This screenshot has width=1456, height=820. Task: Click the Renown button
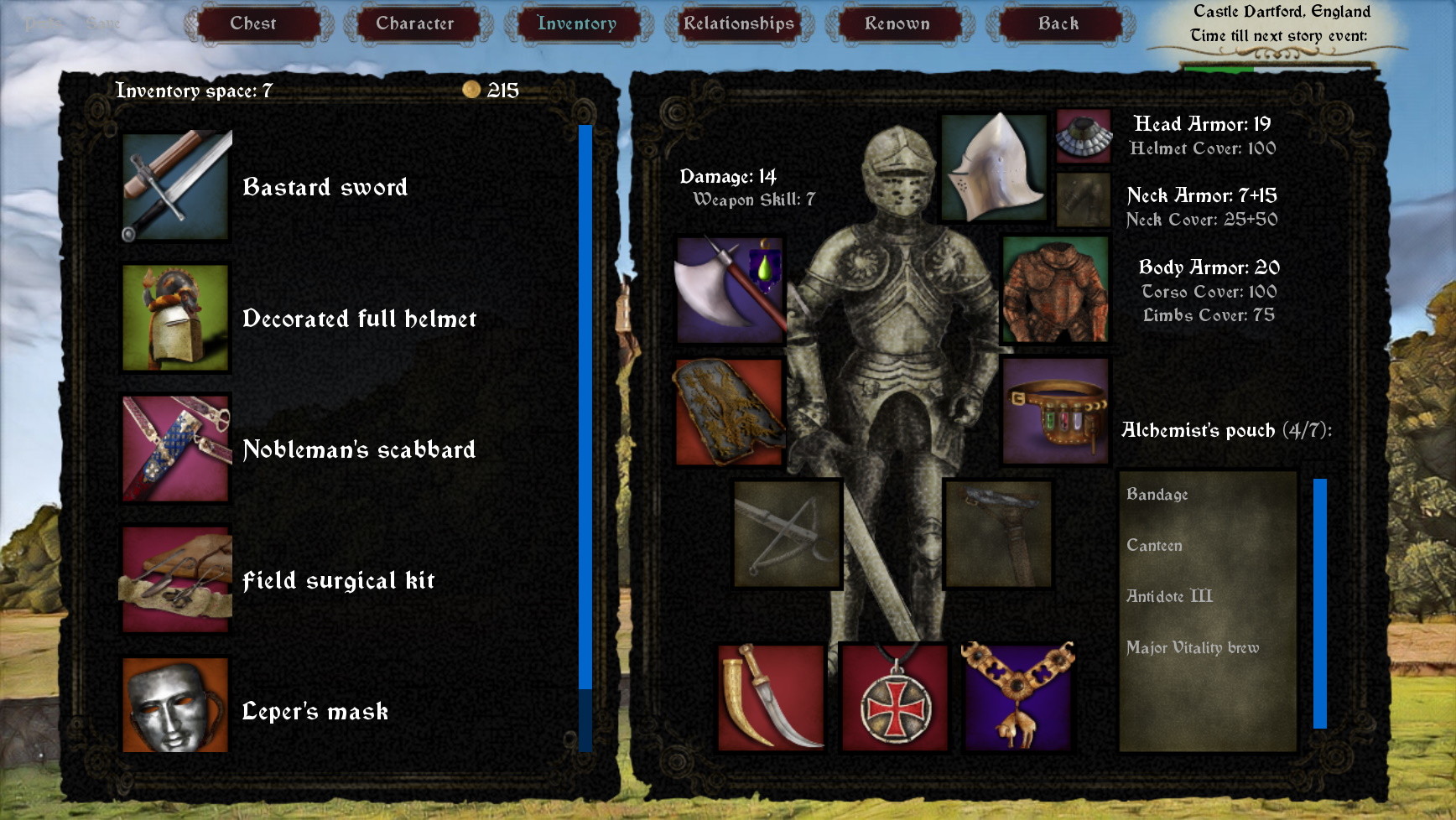[897, 23]
